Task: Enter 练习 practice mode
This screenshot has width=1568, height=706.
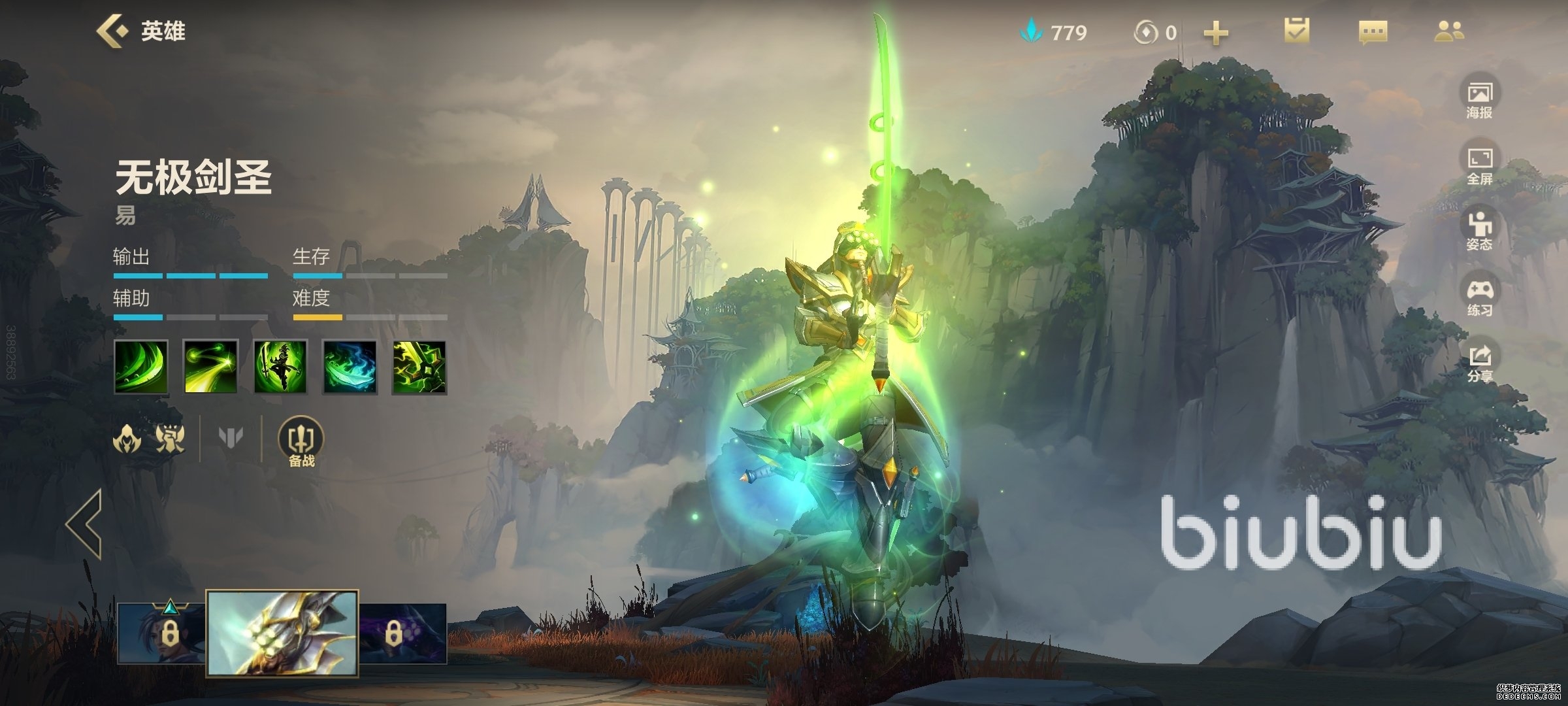Action: (x=1480, y=297)
